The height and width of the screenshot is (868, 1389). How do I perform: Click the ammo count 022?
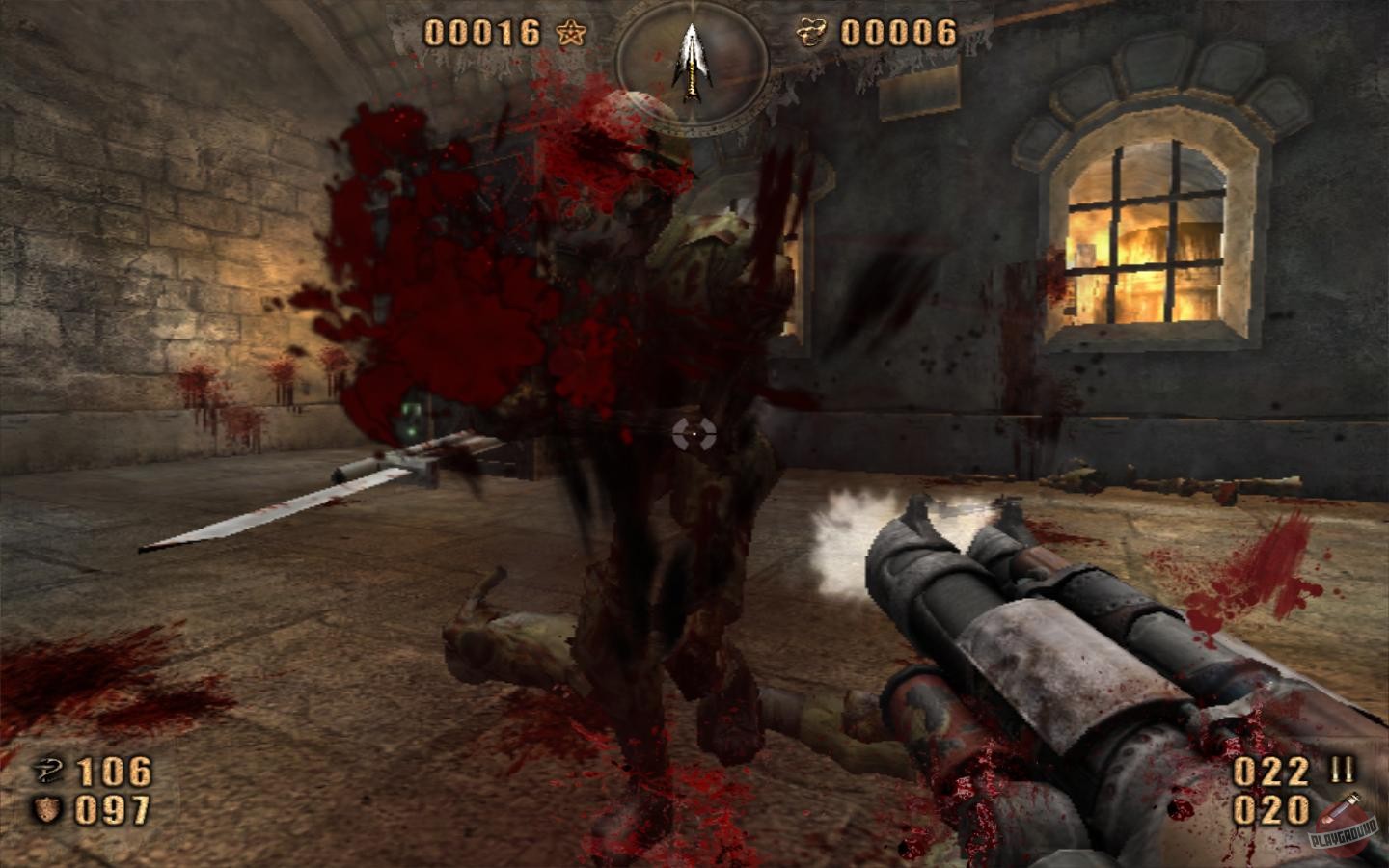[x=1271, y=772]
